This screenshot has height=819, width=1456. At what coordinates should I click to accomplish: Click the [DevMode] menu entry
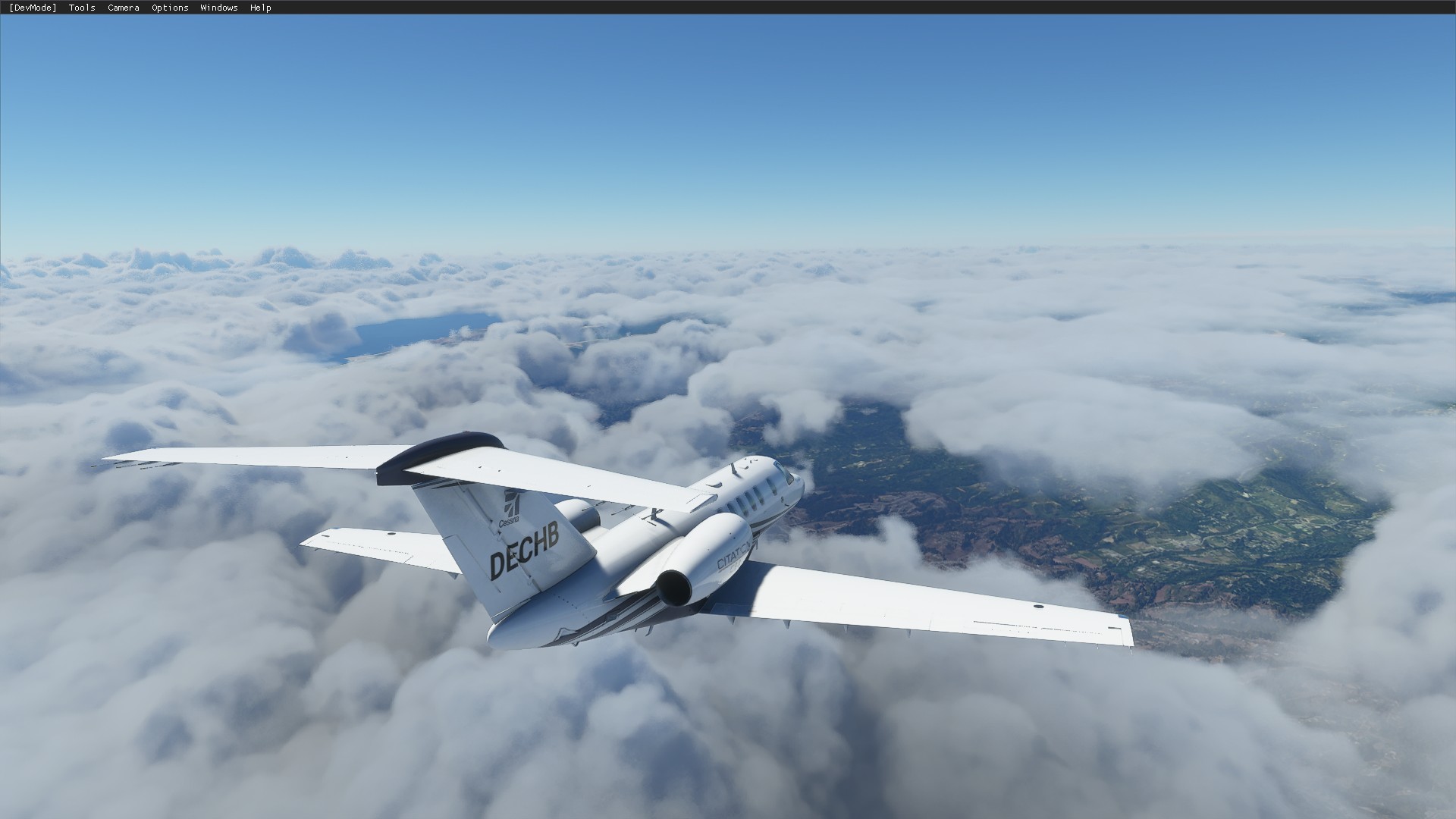tap(33, 8)
